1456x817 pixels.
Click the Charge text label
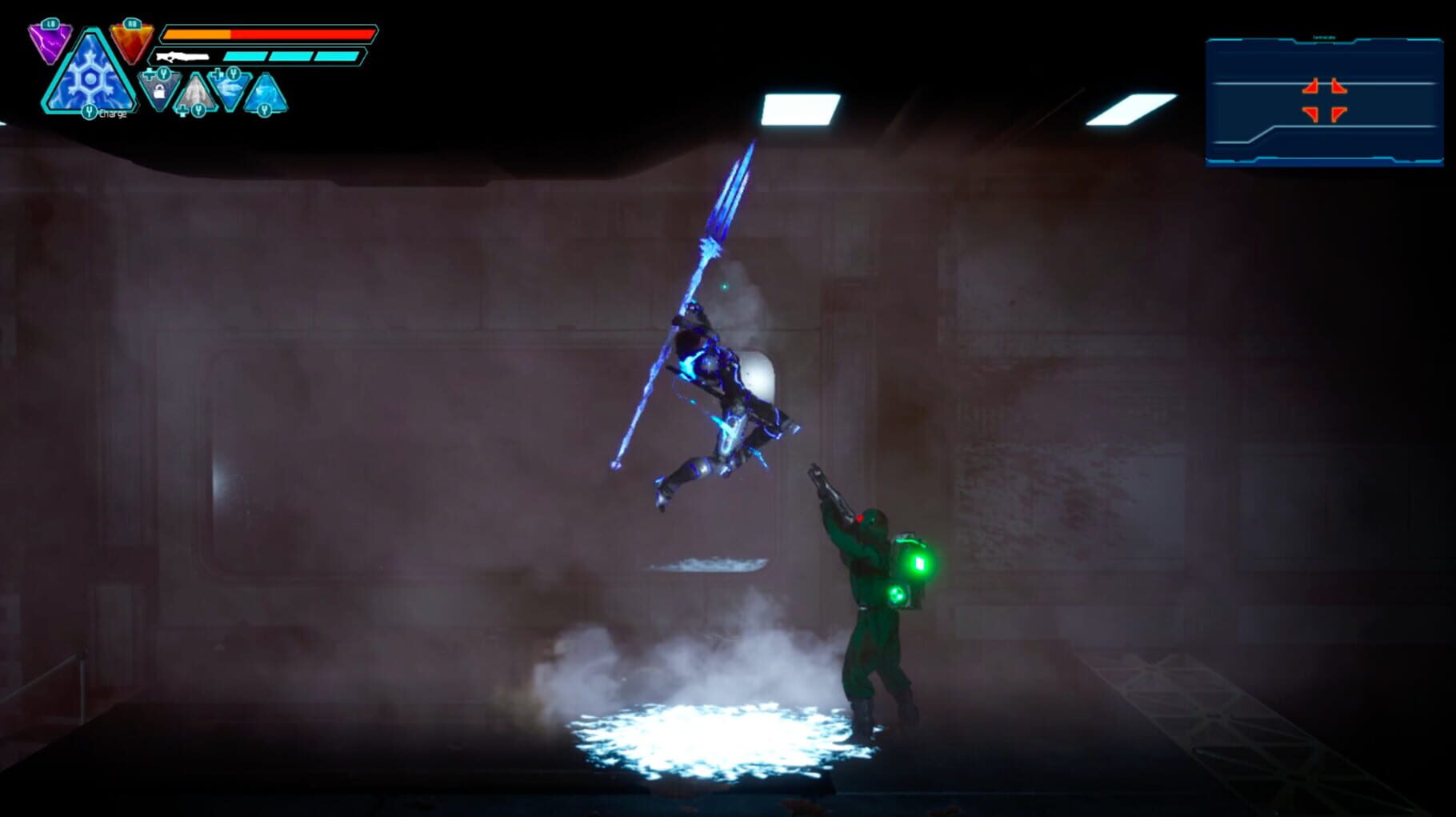tap(113, 114)
